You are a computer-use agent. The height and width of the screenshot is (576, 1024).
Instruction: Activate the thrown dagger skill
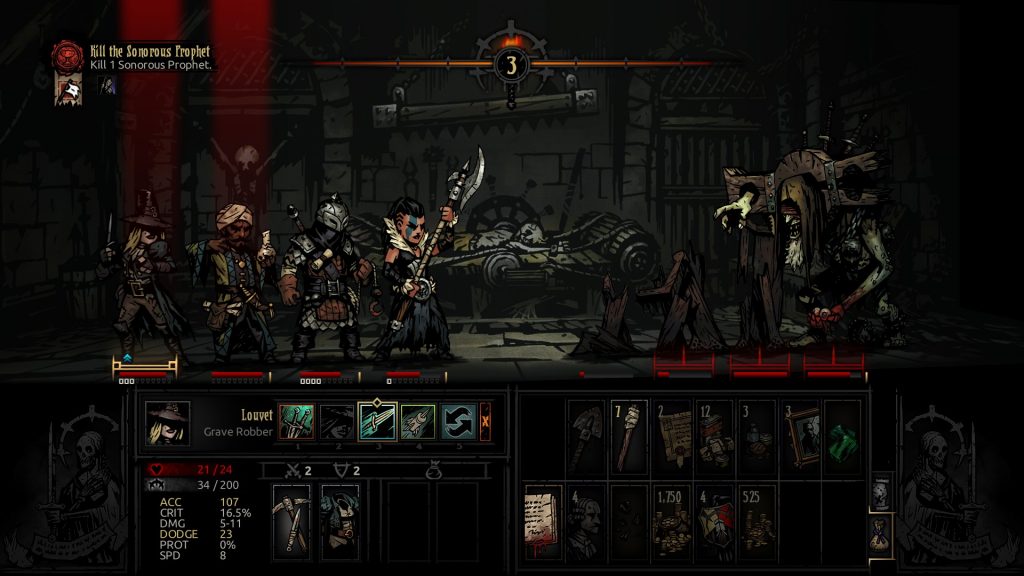(x=419, y=421)
